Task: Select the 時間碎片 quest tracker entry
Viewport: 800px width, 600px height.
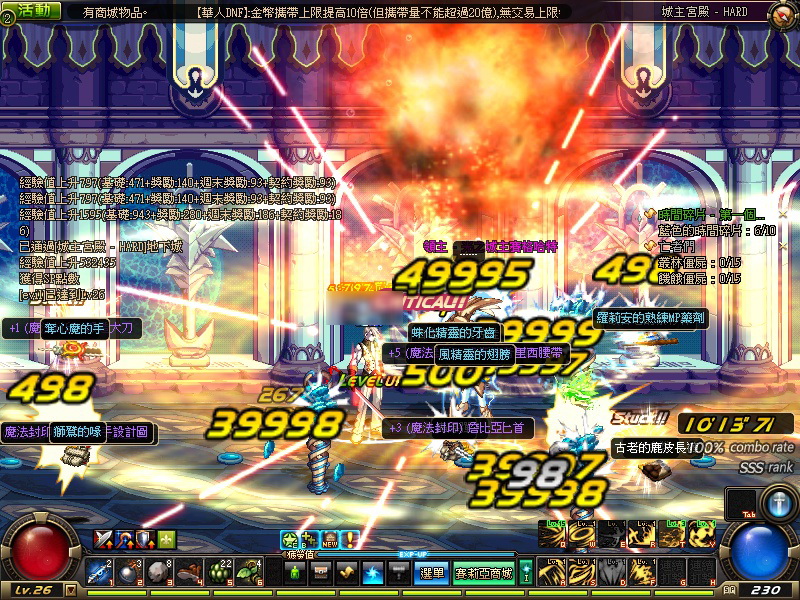Action: click(710, 215)
